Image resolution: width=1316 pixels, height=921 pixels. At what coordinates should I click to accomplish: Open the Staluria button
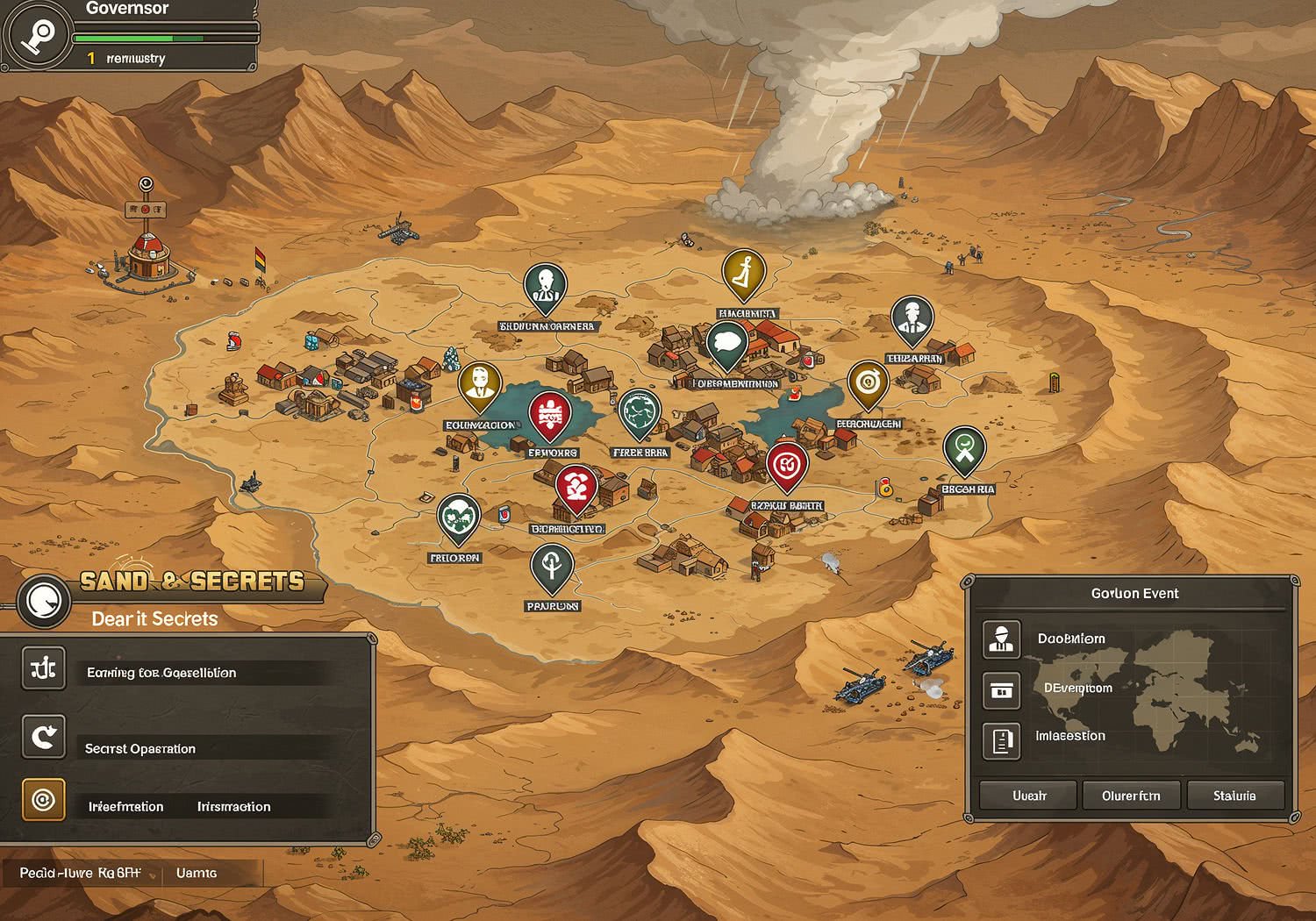(x=1234, y=796)
